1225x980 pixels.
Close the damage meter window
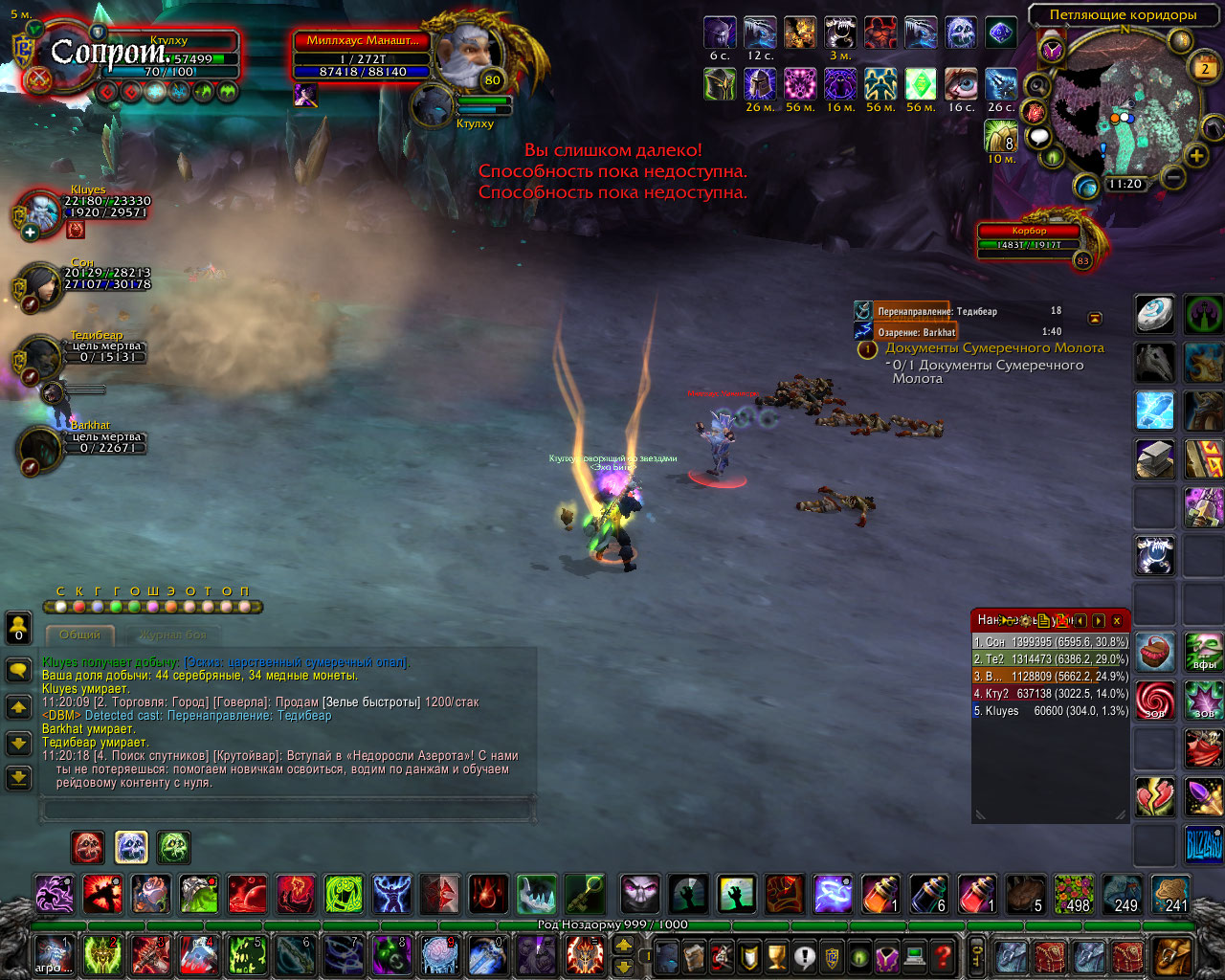1116,621
